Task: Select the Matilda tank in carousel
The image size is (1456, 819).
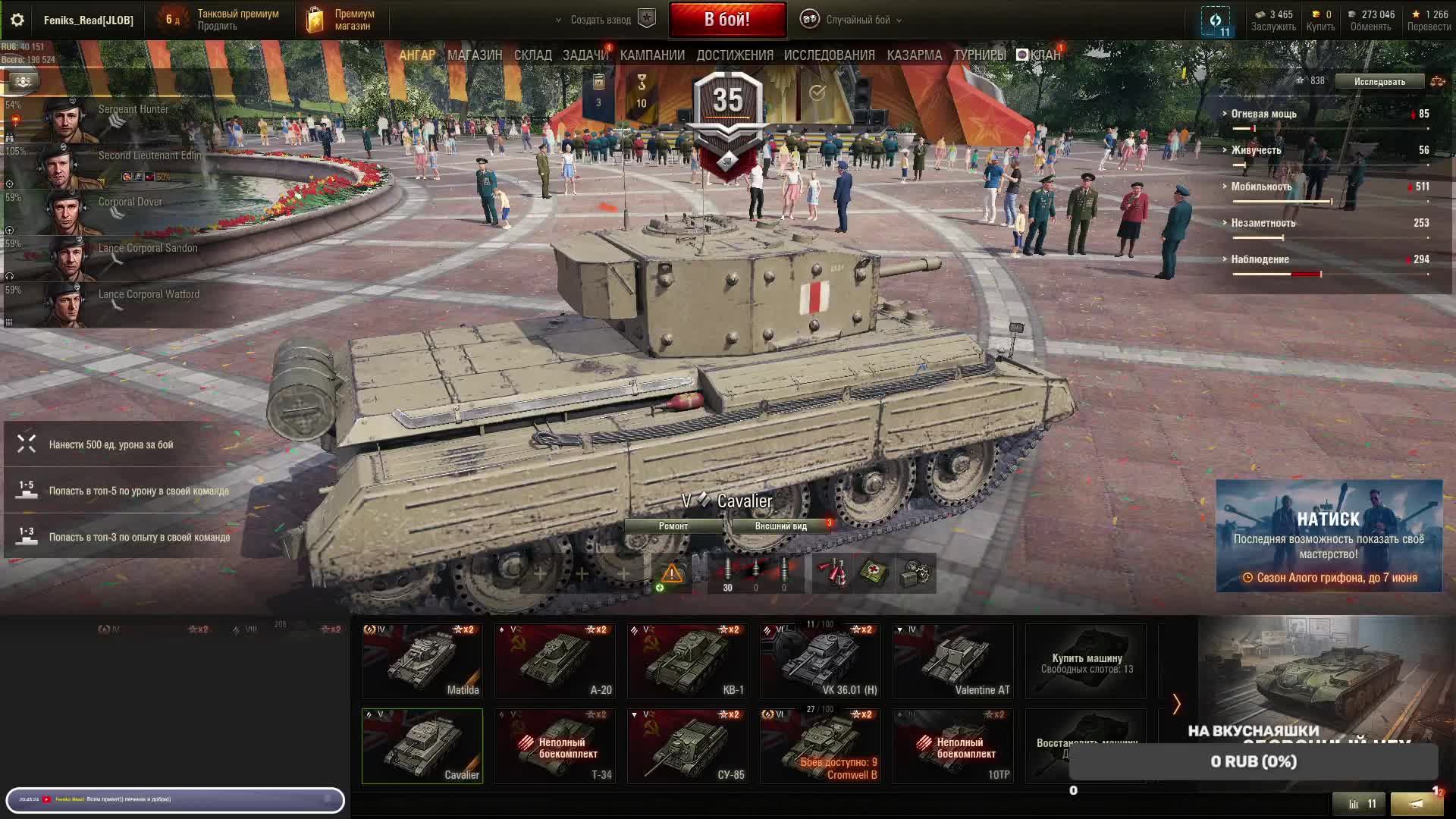Action: click(422, 661)
